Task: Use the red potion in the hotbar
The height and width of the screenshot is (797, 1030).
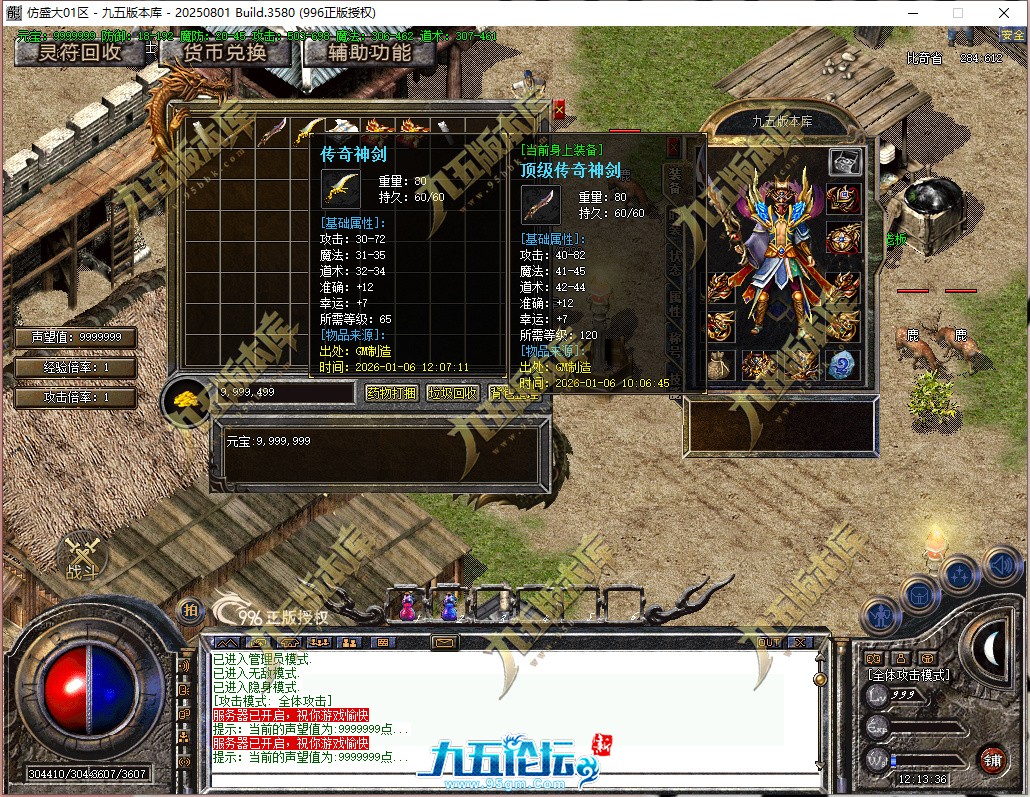Action: [408, 605]
